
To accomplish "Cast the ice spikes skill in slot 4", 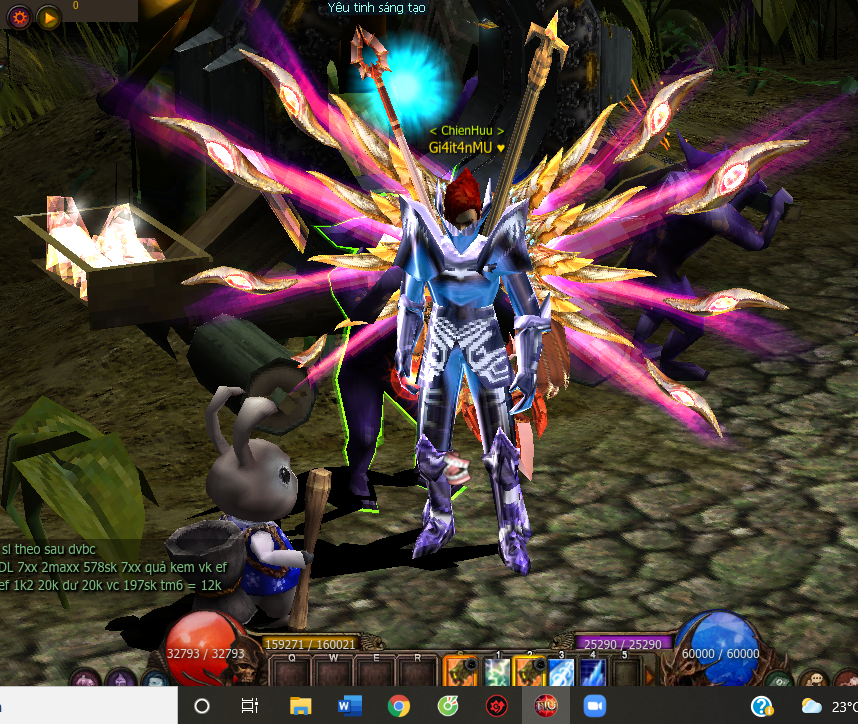I will point(593,672).
